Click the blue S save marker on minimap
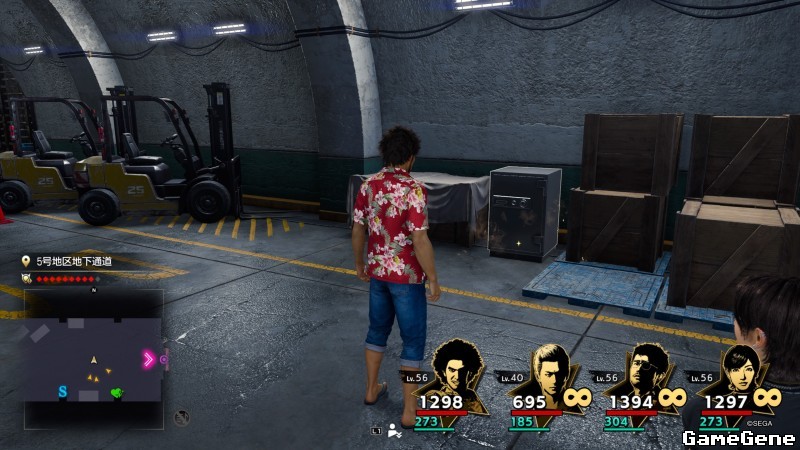Screen dimensions: 800x450 [62, 391]
